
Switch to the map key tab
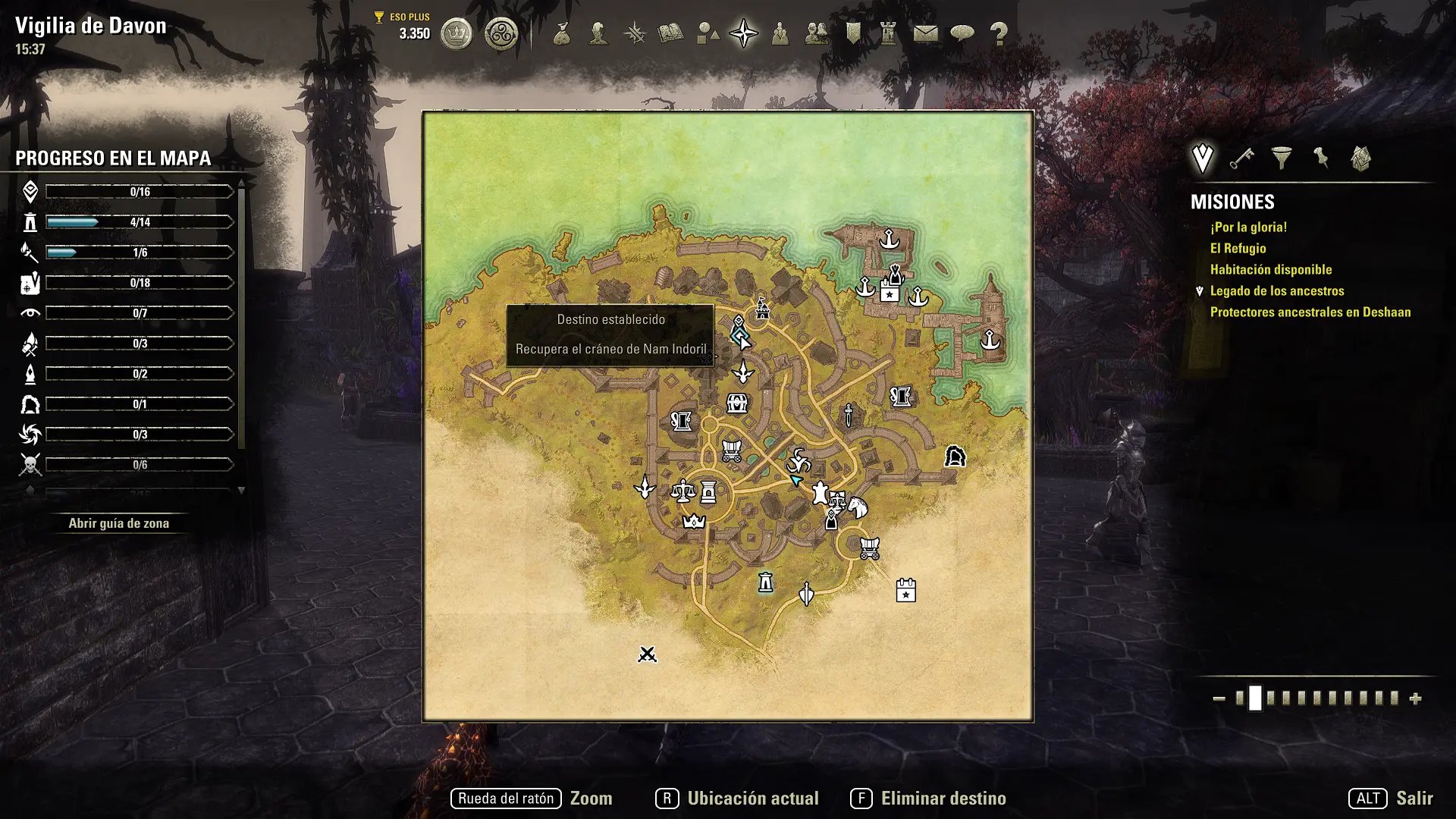[x=1241, y=158]
